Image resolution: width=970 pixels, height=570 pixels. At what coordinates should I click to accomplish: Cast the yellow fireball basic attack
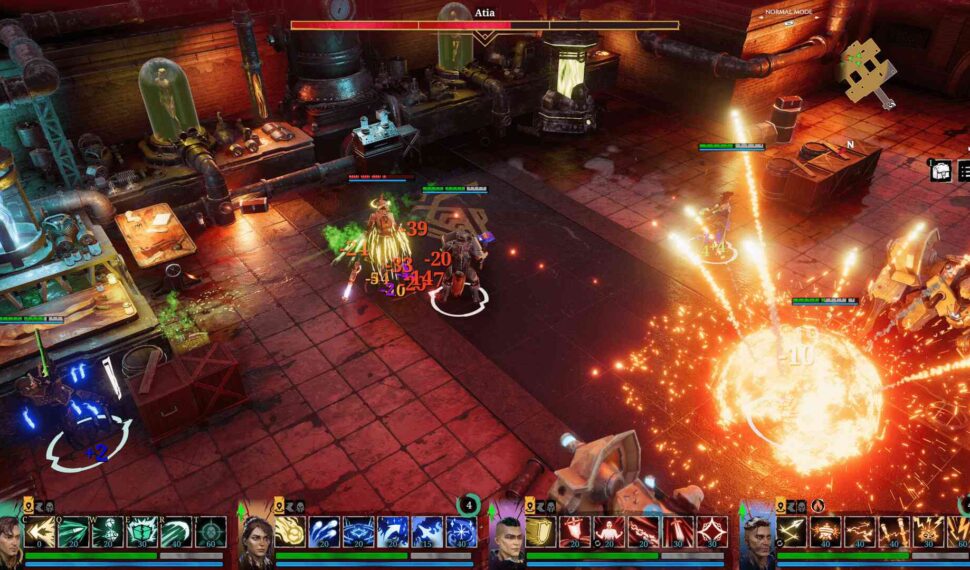290,531
